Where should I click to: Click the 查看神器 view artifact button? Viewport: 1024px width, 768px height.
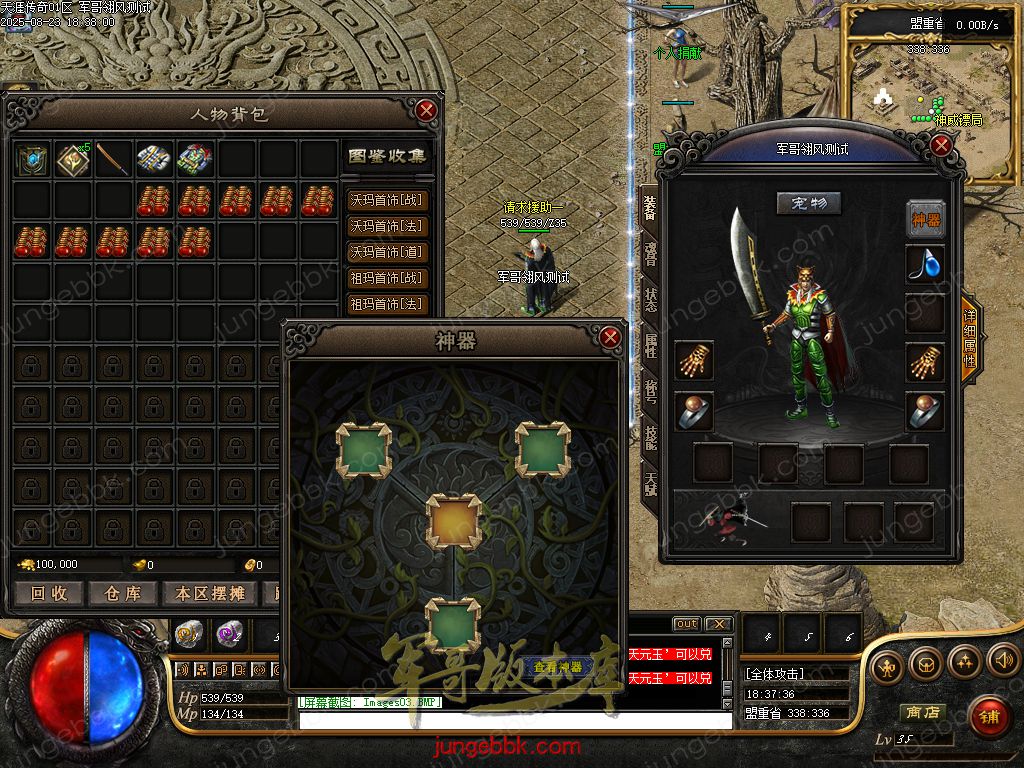(x=558, y=666)
